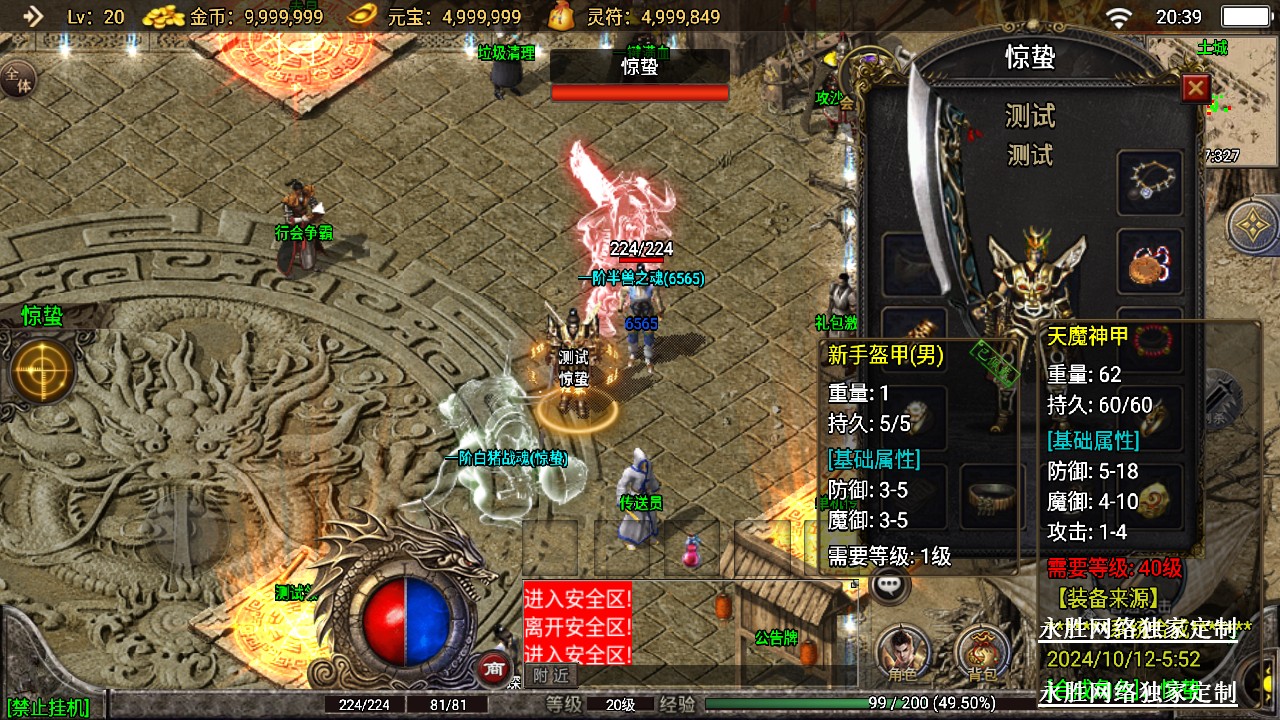The height and width of the screenshot is (720, 1280).
Task: Switch chat to the 附近 nearby channel
Action: pos(551,675)
